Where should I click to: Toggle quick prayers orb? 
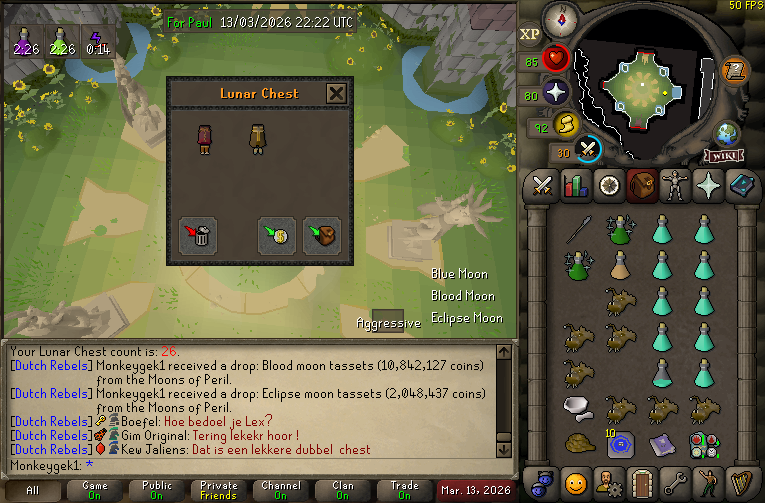(x=556, y=92)
